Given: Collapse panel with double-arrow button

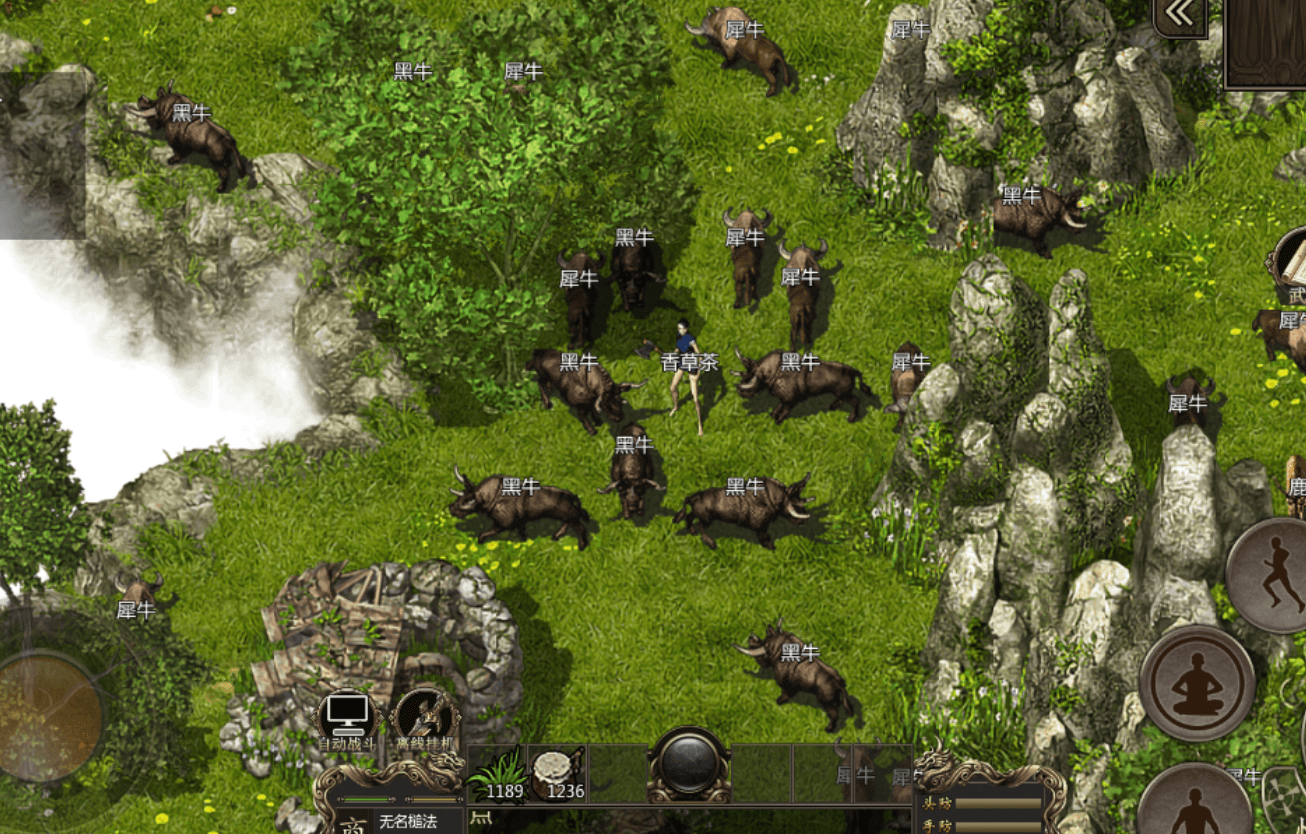Looking at the screenshot, I should 1180,16.
